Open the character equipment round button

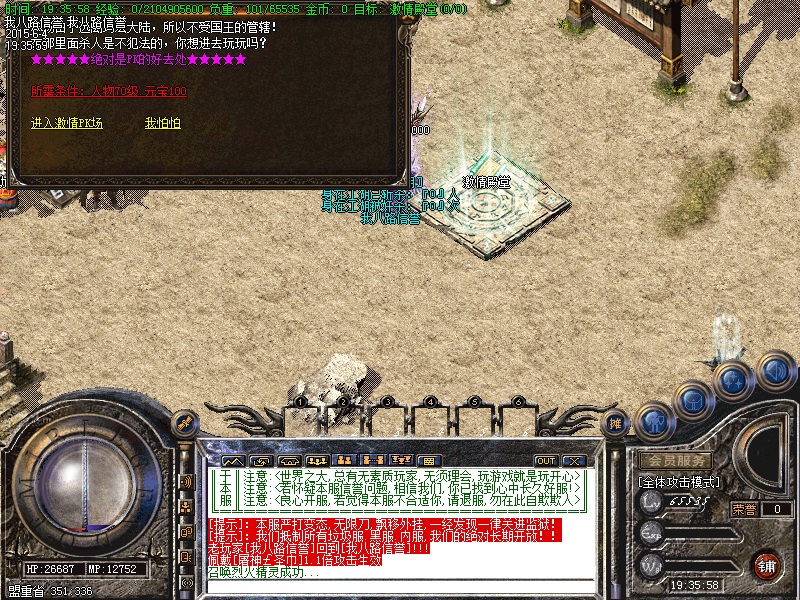[656, 421]
